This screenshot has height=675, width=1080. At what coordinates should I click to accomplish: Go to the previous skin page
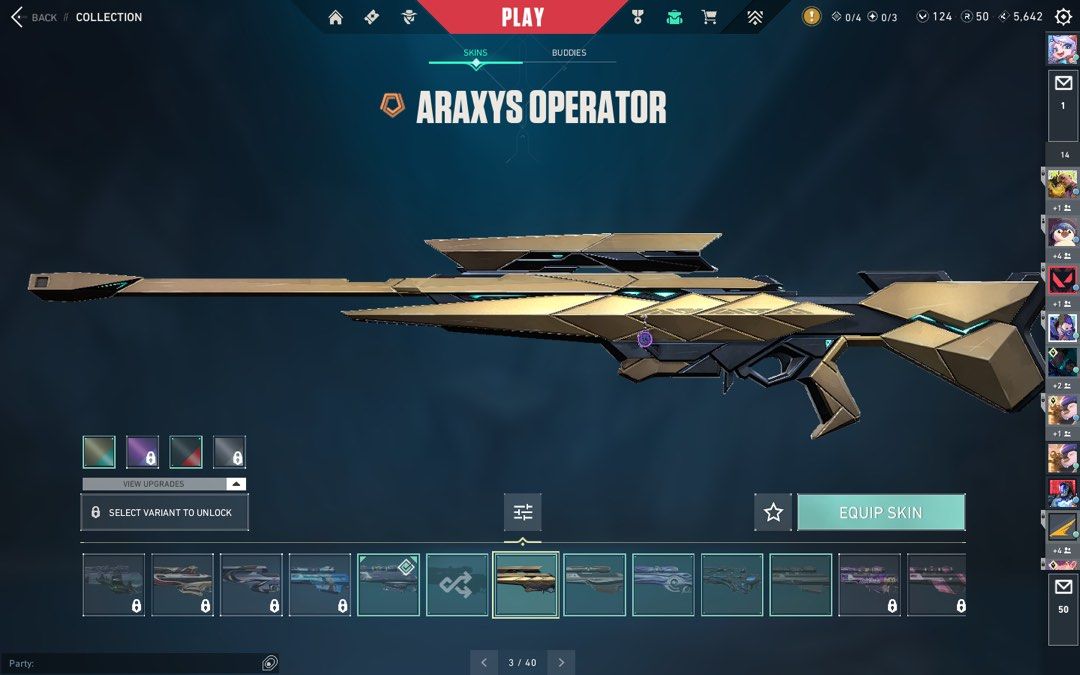pyautogui.click(x=484, y=662)
